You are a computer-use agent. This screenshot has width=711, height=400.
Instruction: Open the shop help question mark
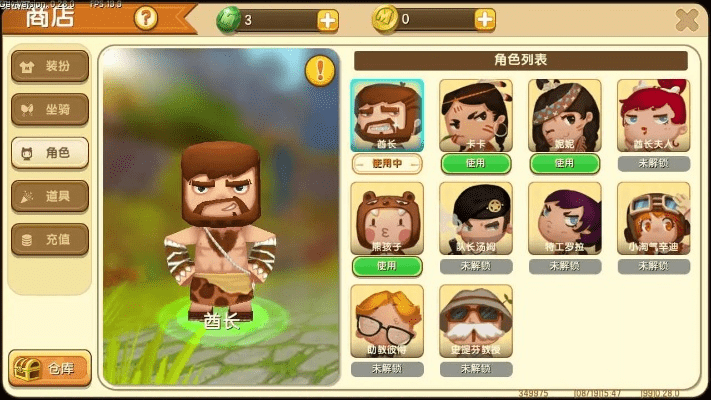pos(145,18)
